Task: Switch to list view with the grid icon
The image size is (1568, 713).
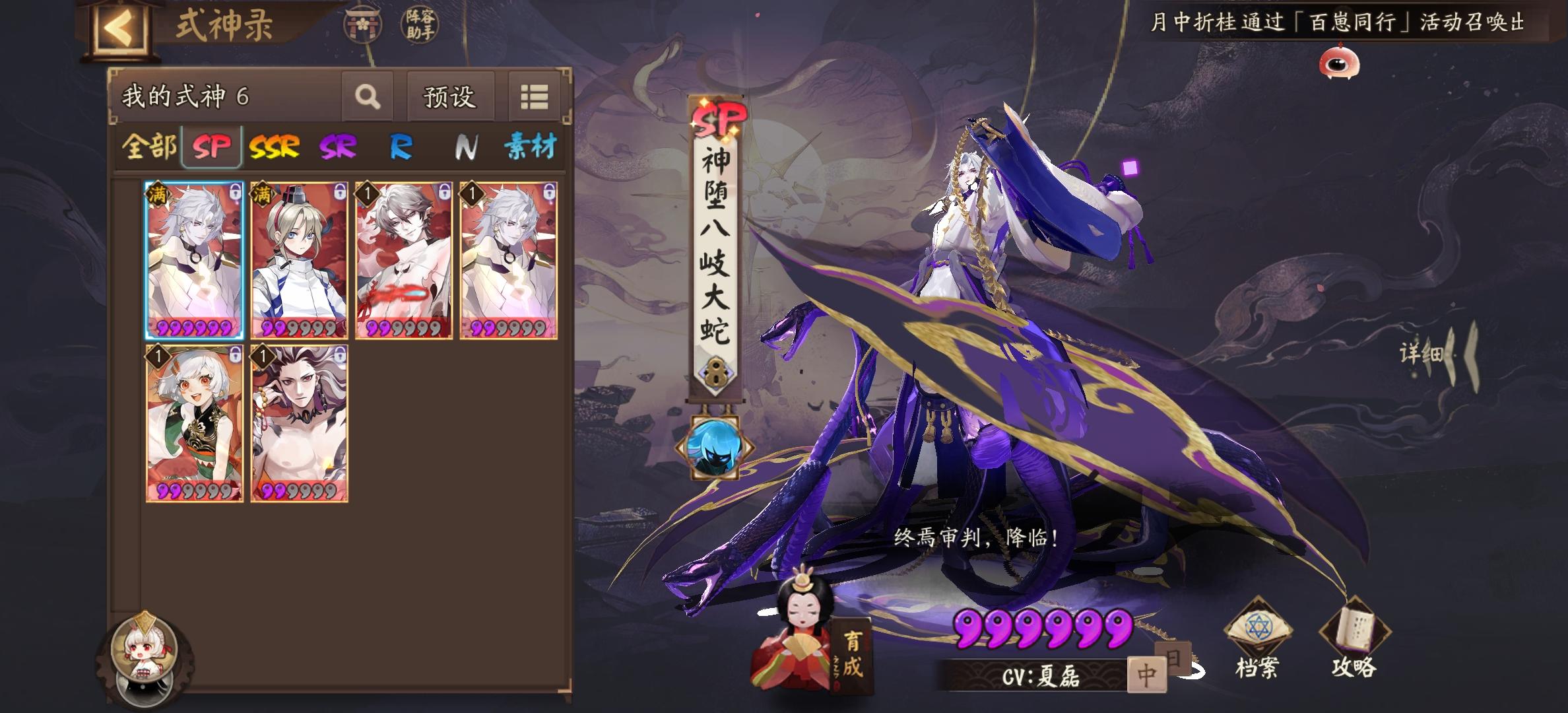Action: (x=535, y=96)
